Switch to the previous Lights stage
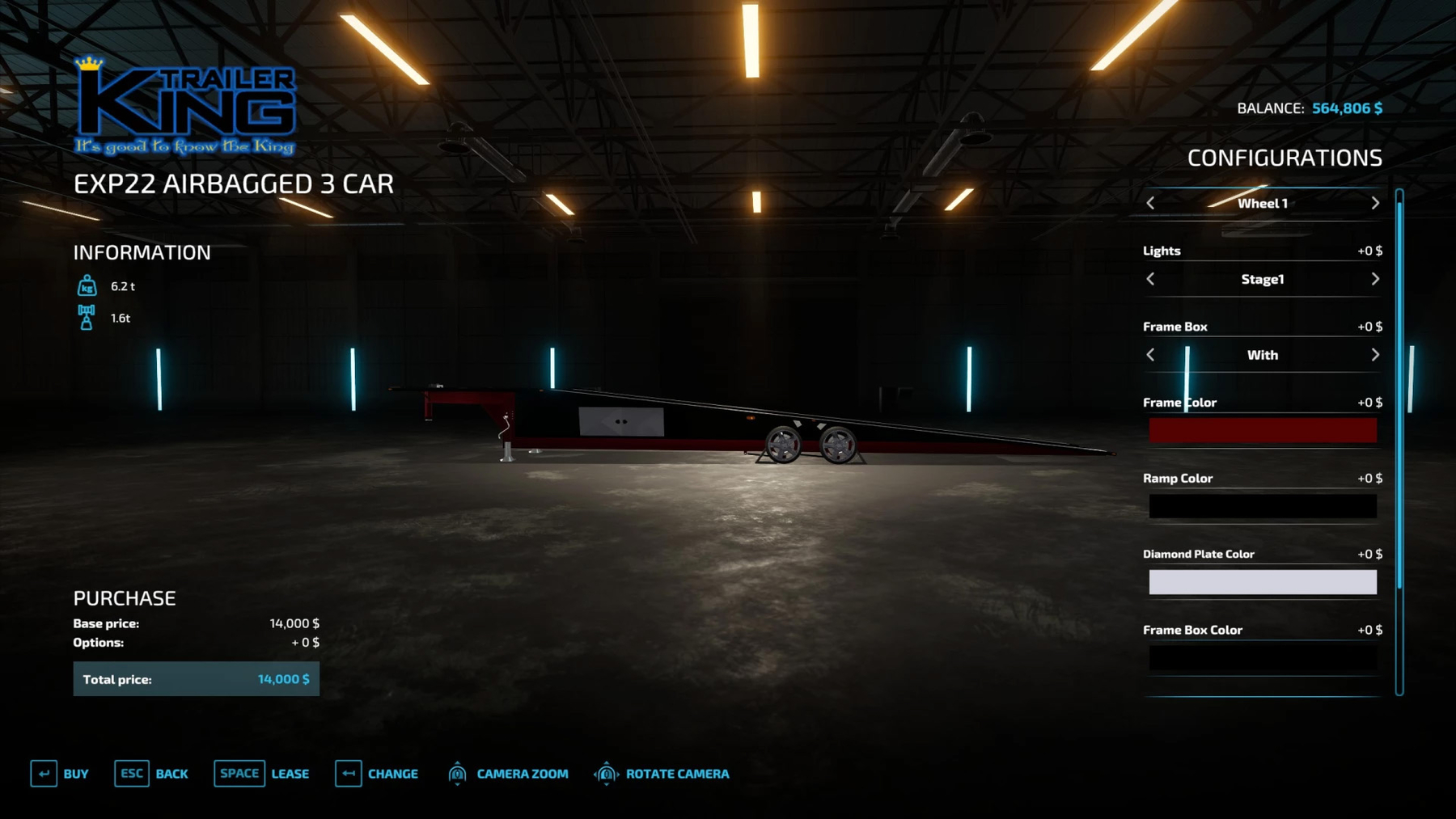This screenshot has width=1456, height=819. pos(1150,279)
